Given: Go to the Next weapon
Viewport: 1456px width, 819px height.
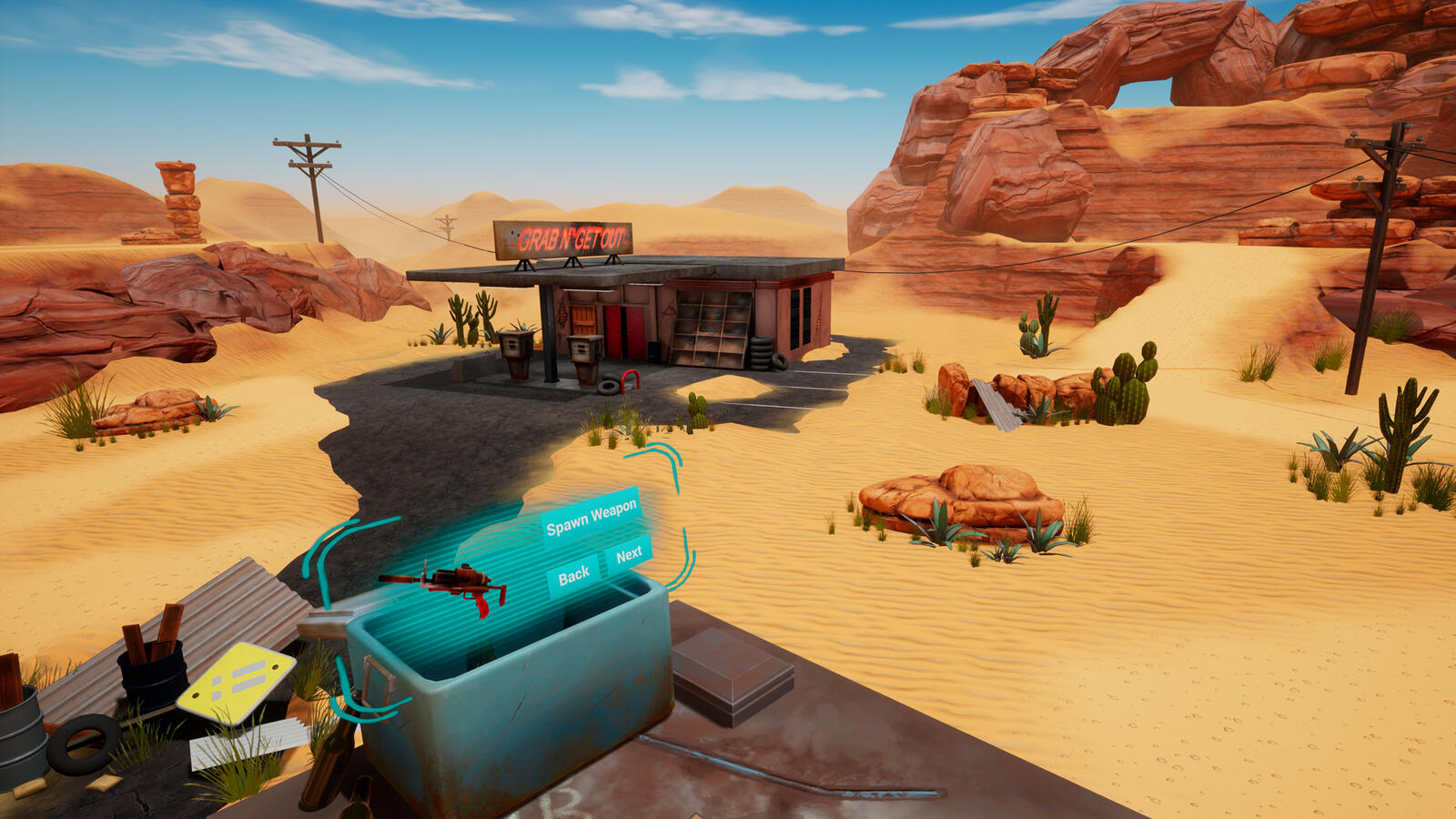Looking at the screenshot, I should pyautogui.click(x=629, y=554).
